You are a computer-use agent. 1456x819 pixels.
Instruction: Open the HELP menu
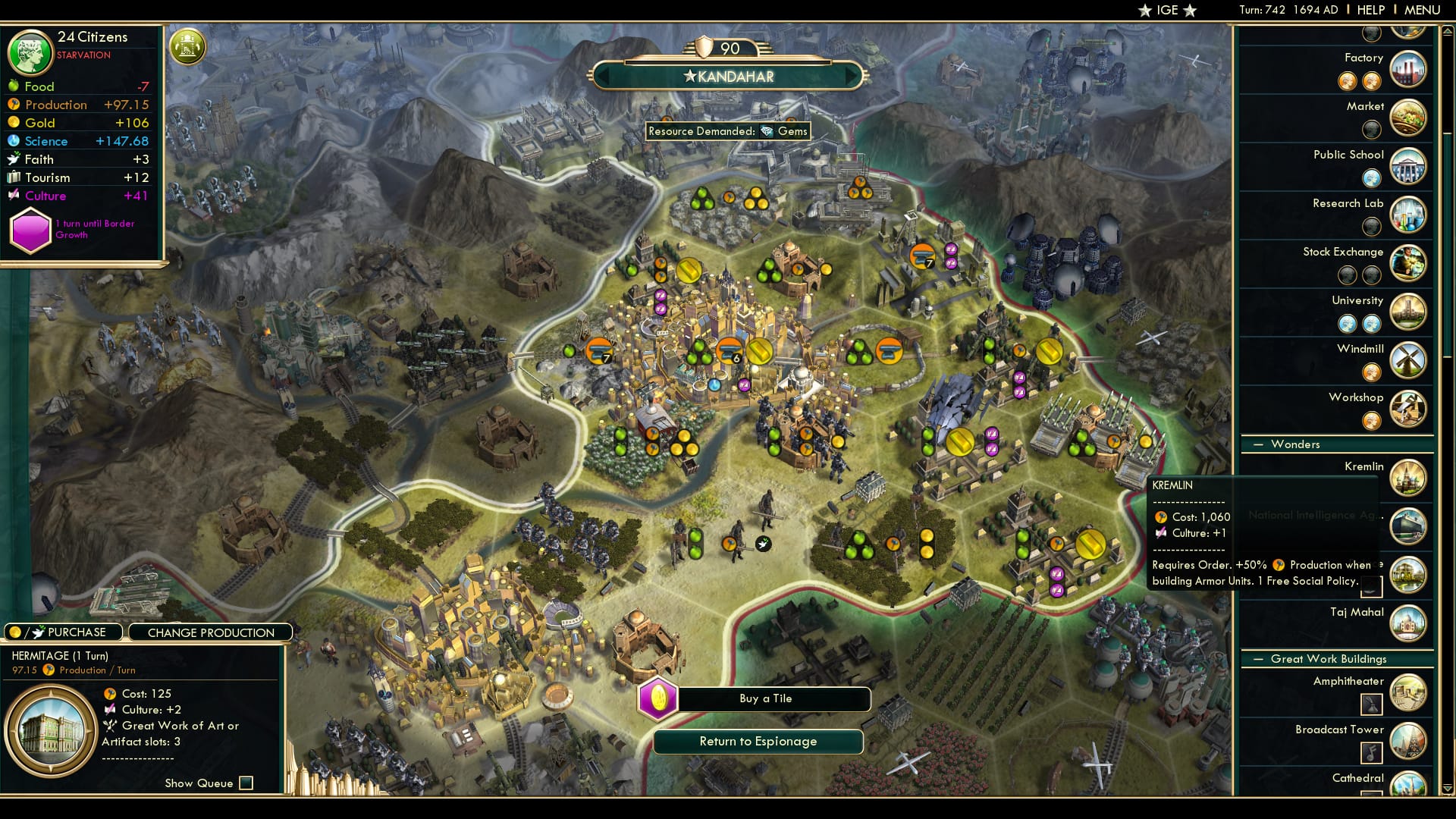(1371, 10)
